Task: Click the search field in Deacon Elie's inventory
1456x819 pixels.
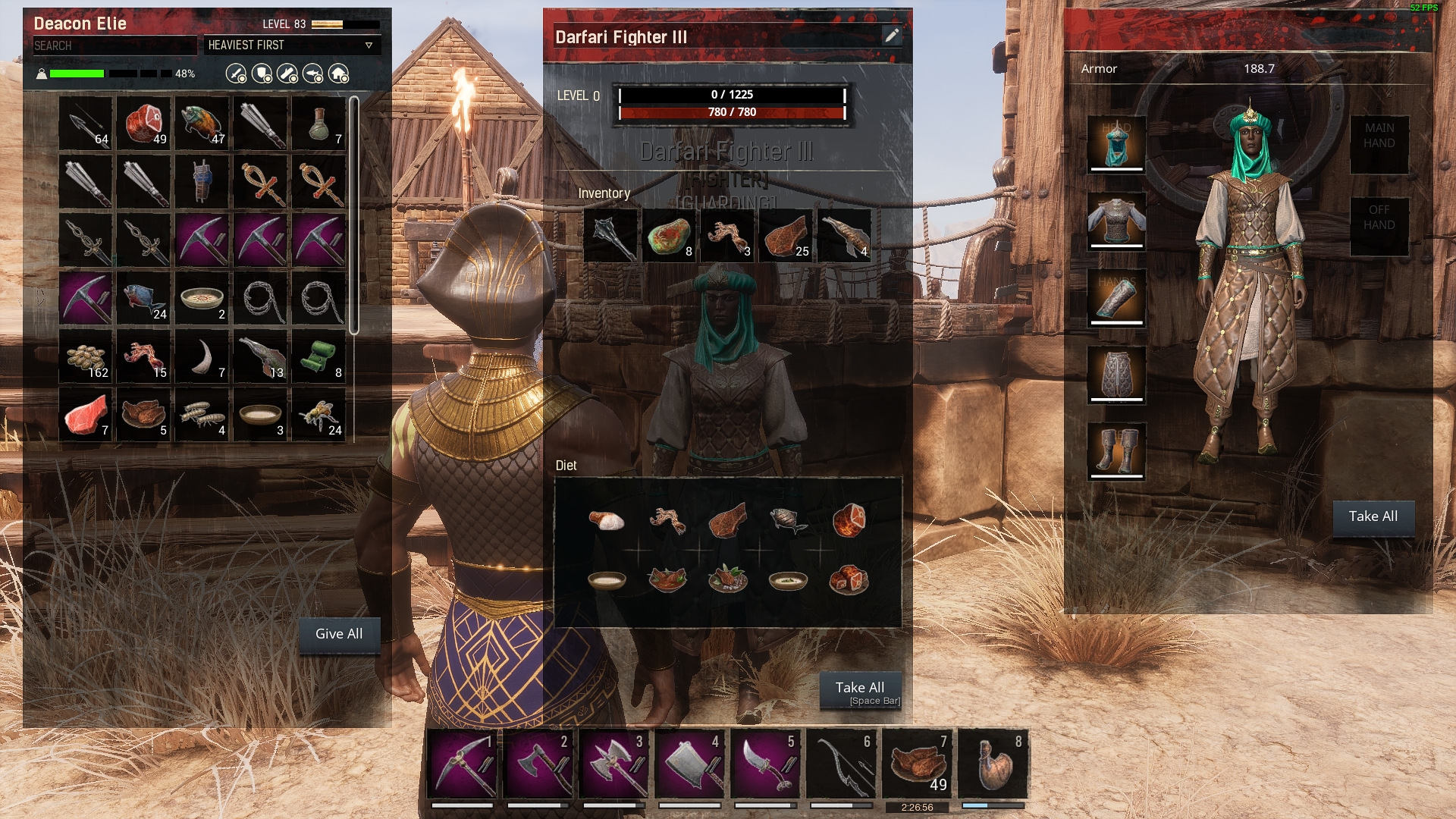Action: pos(114,45)
